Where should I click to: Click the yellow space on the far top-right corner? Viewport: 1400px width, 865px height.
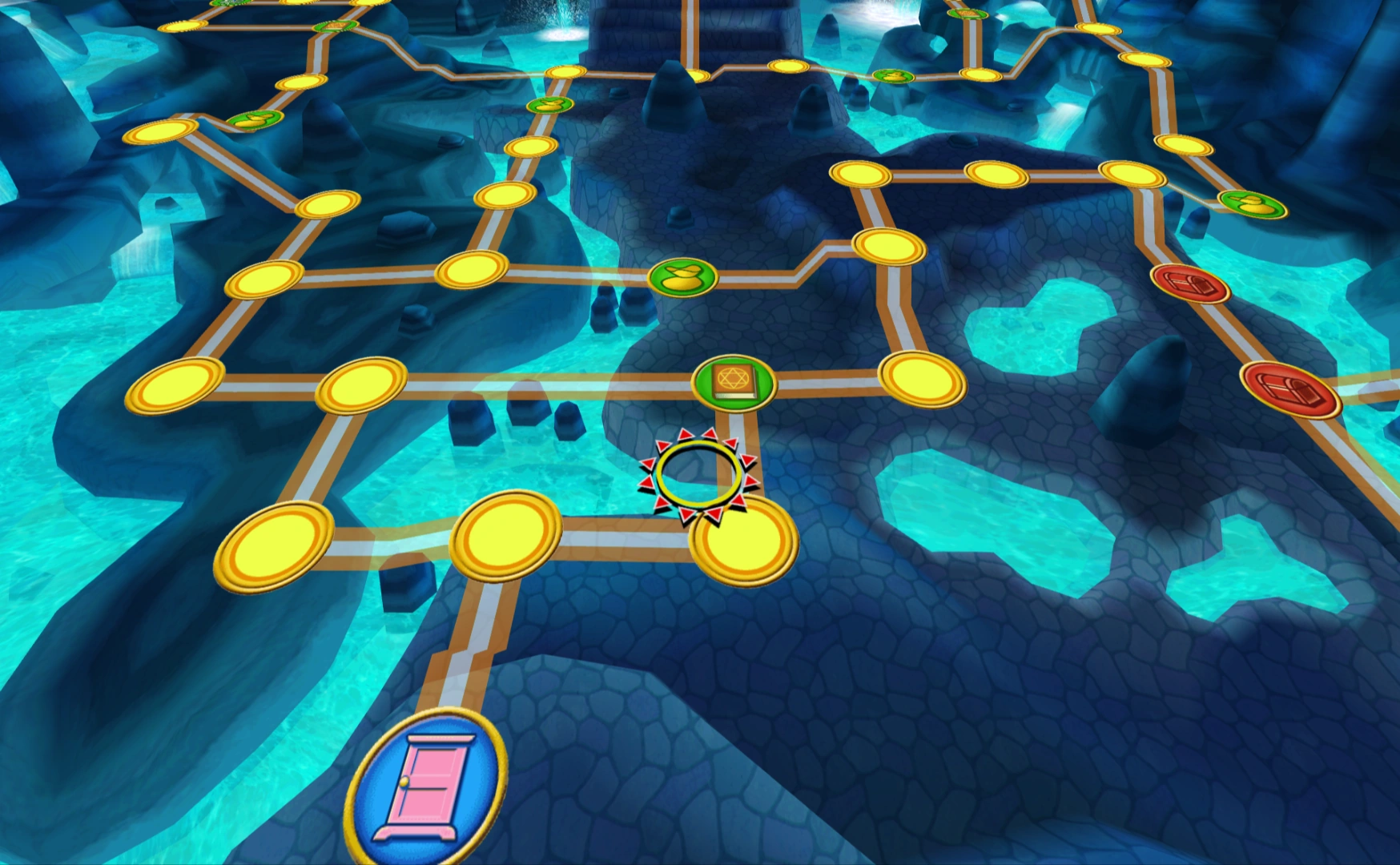click(1145, 60)
